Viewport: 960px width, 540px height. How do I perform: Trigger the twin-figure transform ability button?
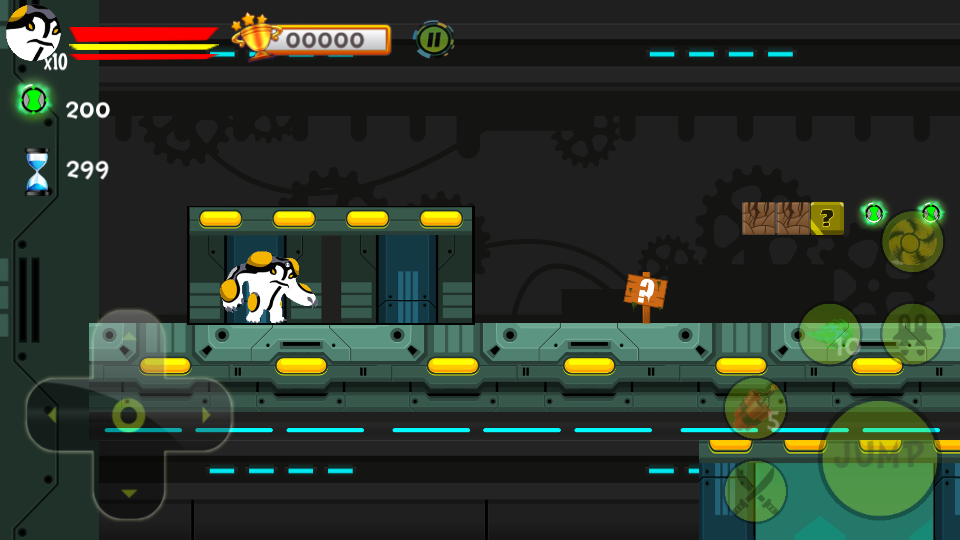coord(912,334)
